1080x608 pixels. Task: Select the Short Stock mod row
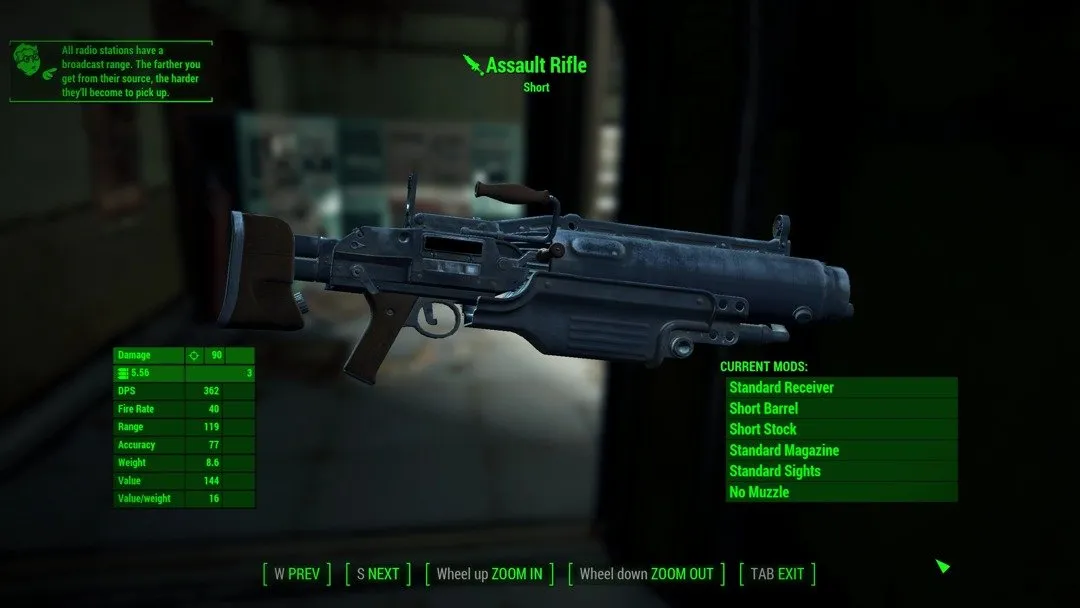click(x=841, y=429)
